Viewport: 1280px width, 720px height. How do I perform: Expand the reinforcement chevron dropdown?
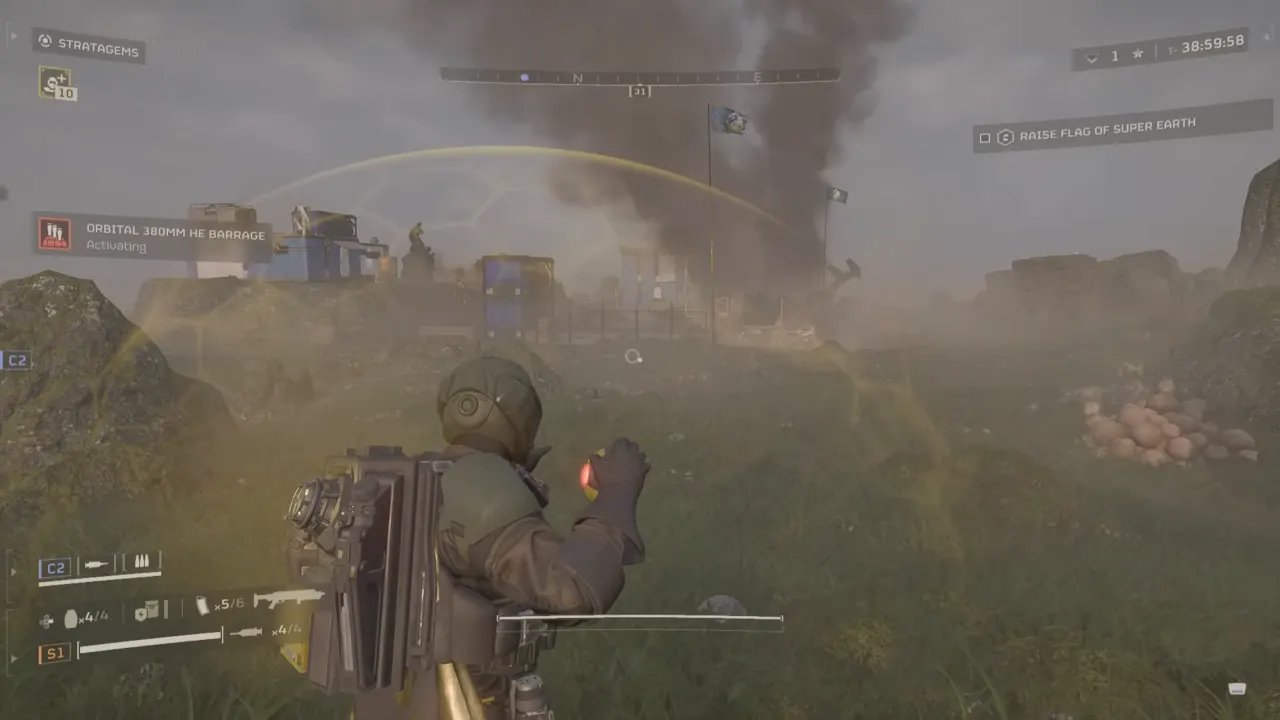coord(1092,57)
